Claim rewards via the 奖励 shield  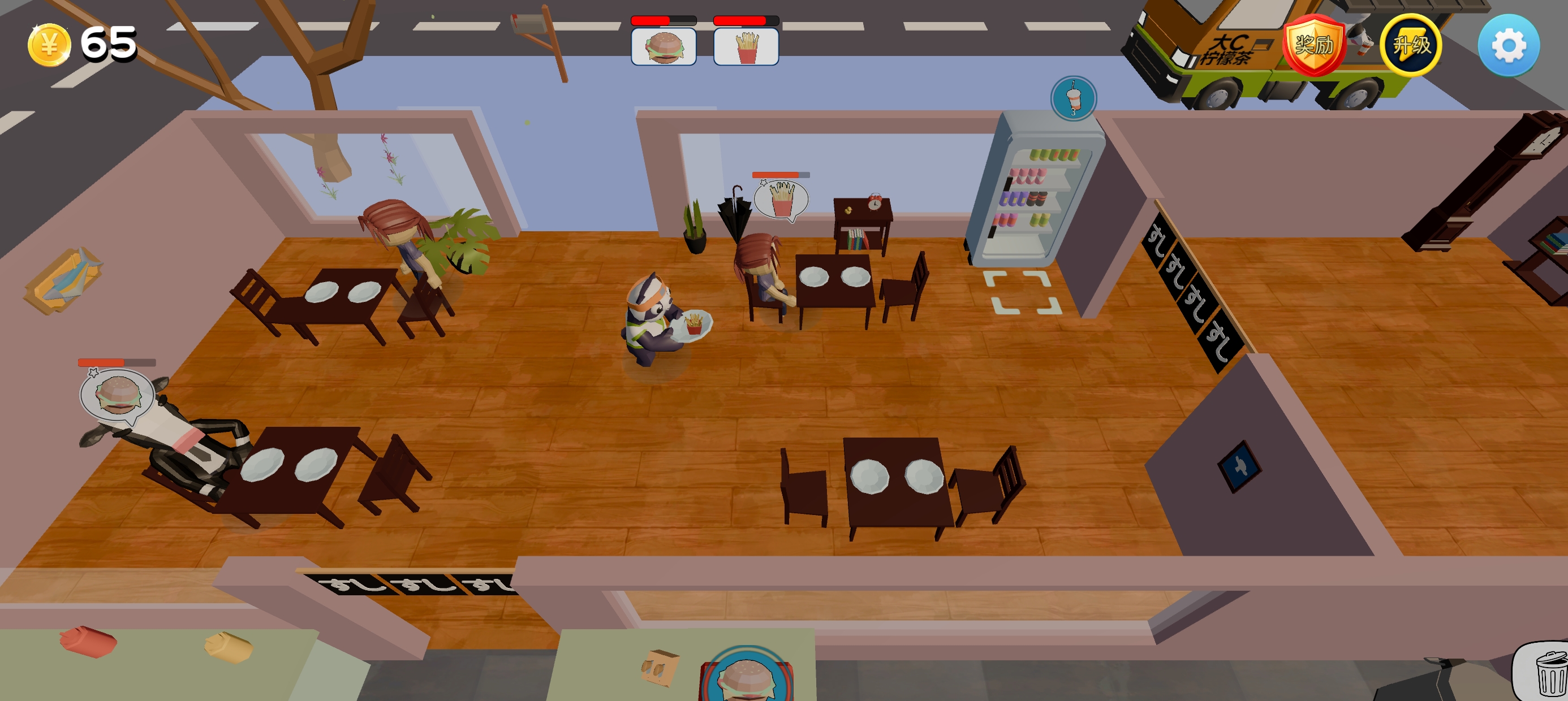click(x=1313, y=46)
